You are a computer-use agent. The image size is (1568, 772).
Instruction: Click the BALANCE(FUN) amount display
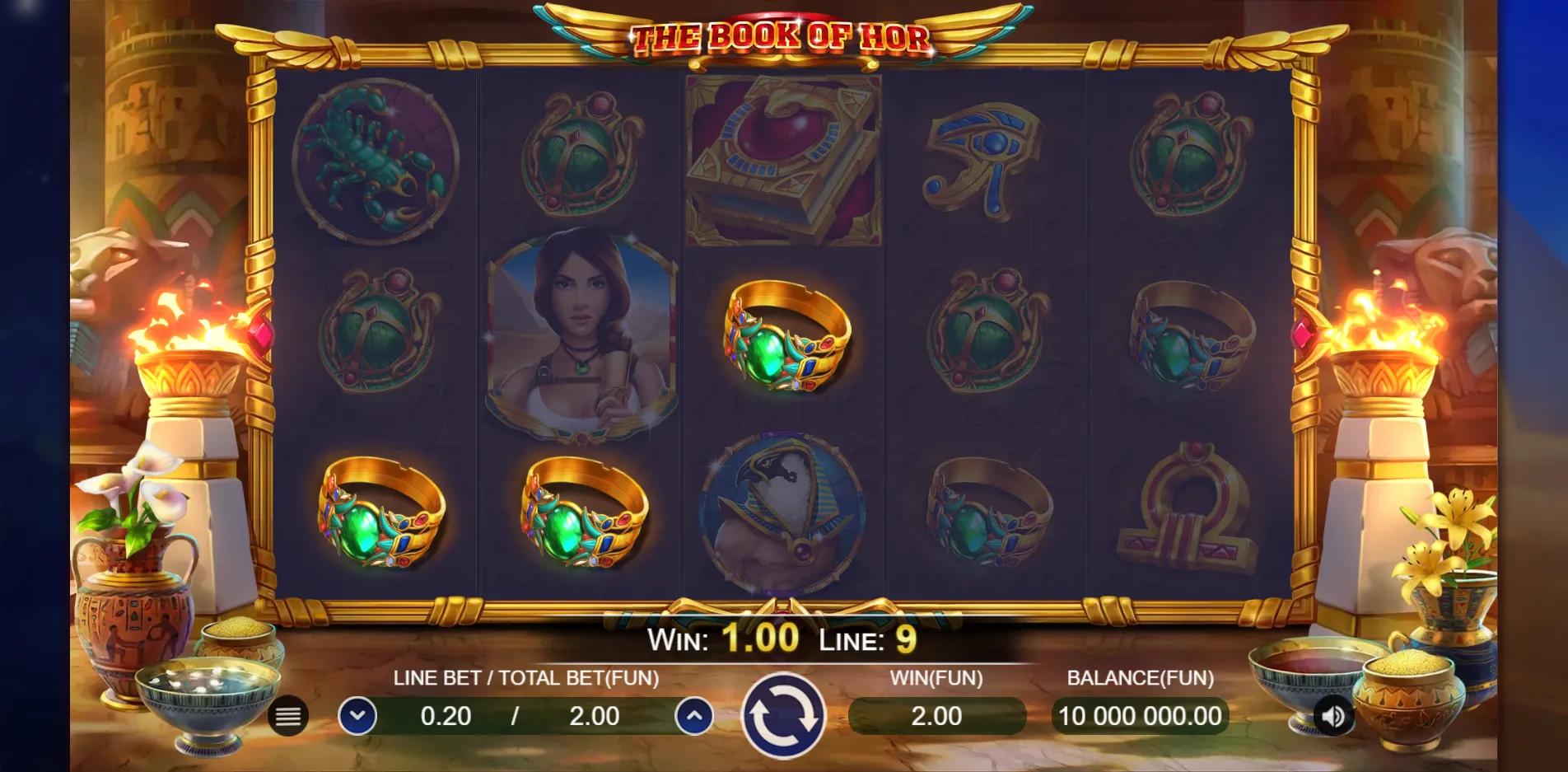click(1141, 715)
